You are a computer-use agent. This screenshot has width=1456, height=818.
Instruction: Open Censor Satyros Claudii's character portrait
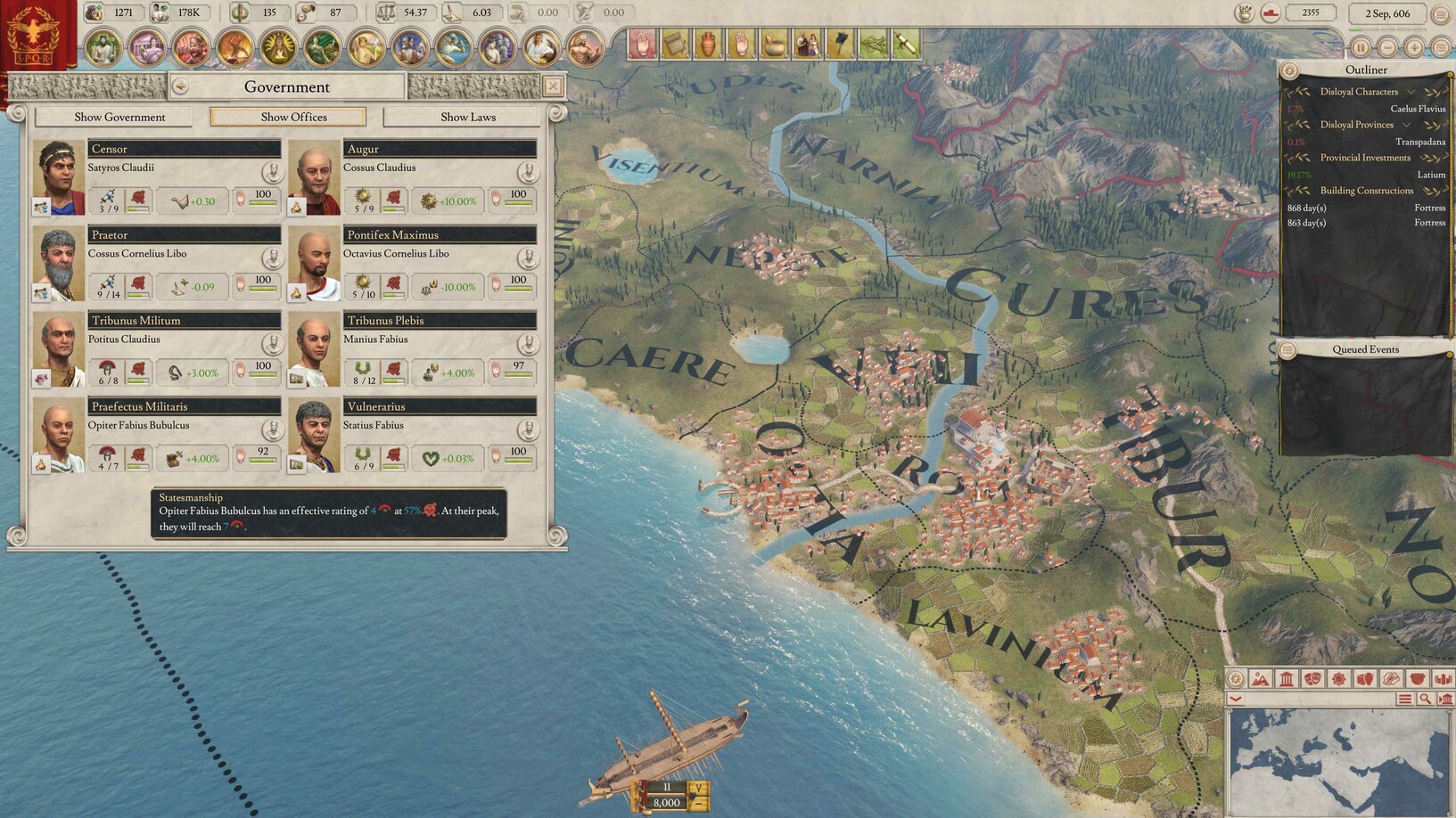tap(58, 176)
